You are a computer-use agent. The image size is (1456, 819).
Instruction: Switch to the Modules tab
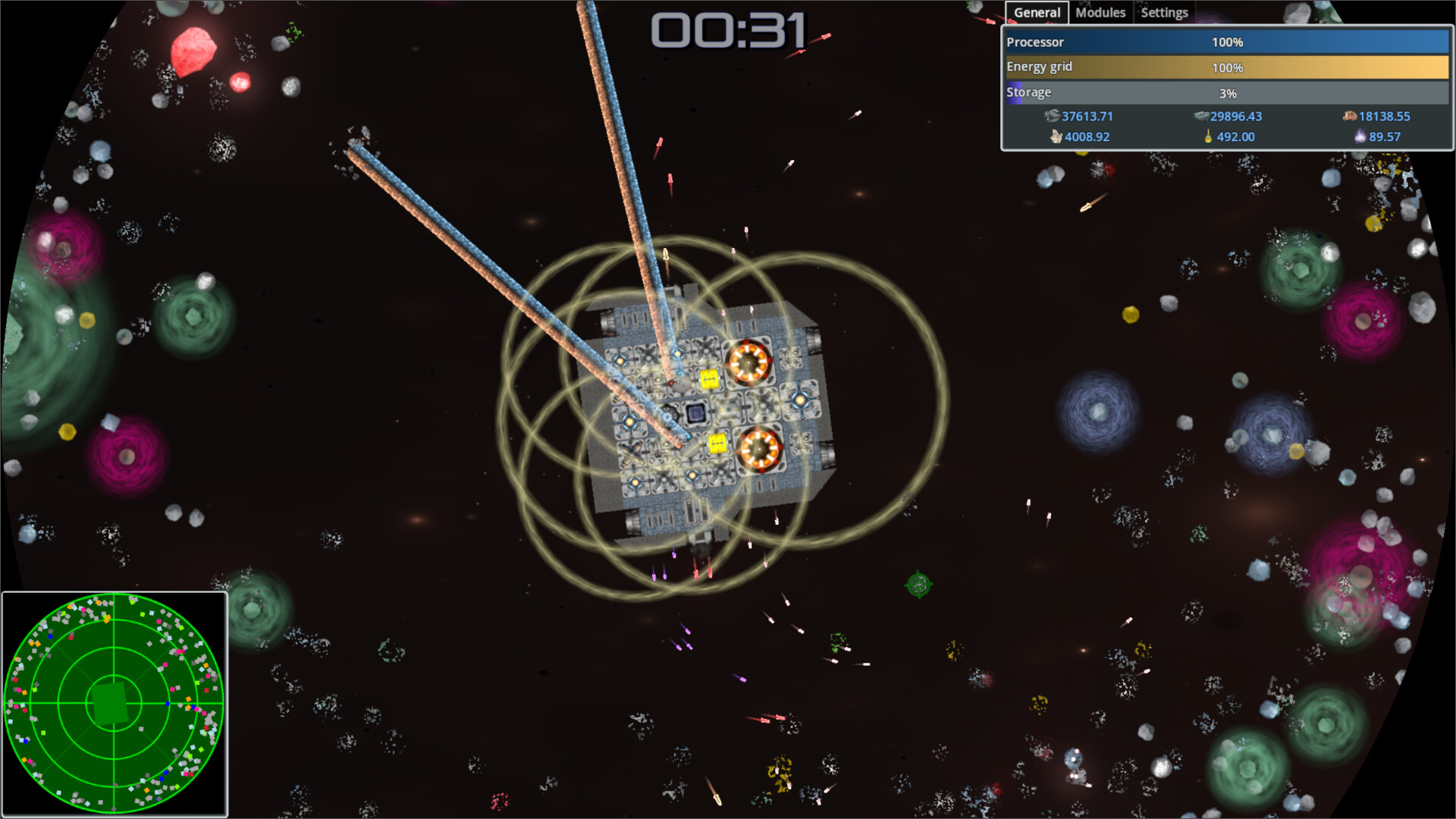tap(1100, 12)
